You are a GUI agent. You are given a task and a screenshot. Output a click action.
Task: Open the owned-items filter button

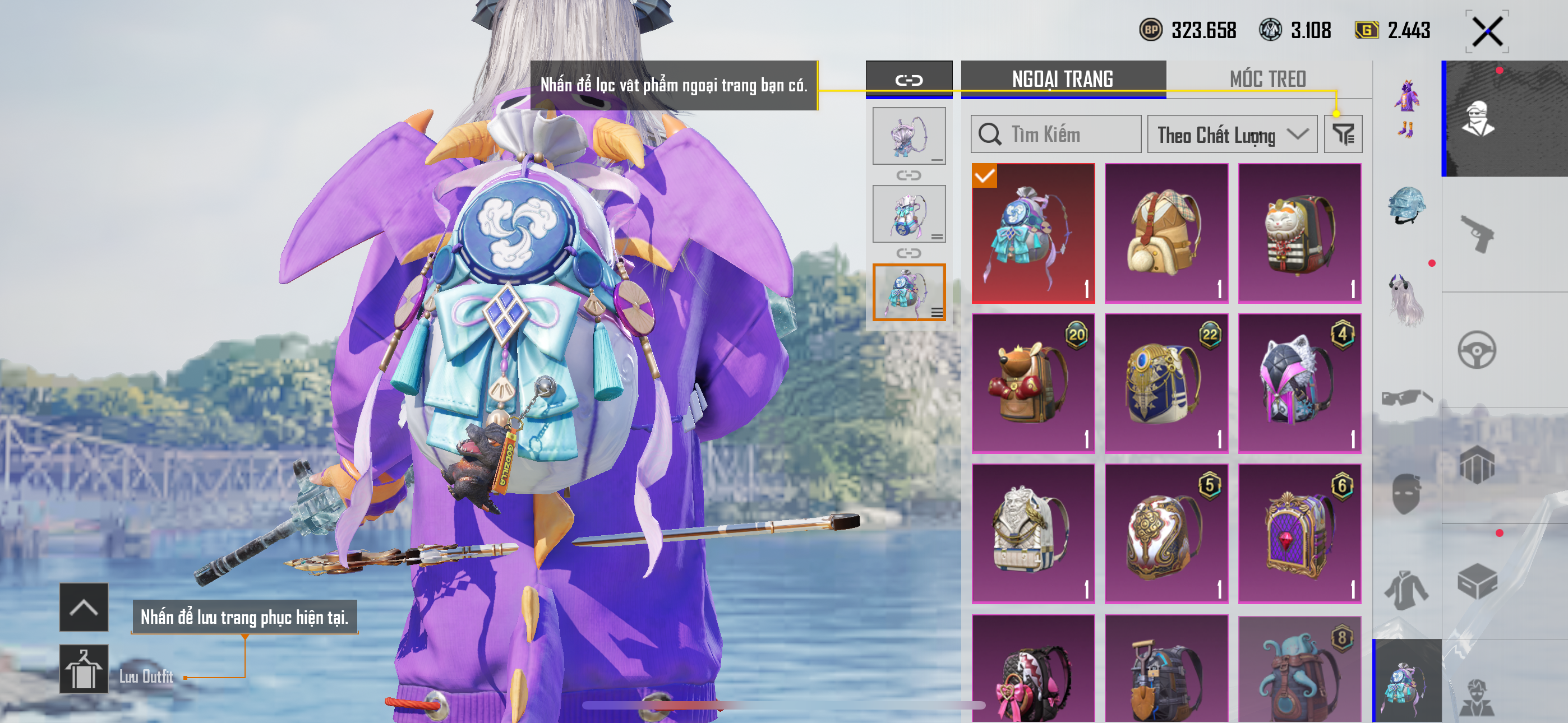tap(1343, 135)
